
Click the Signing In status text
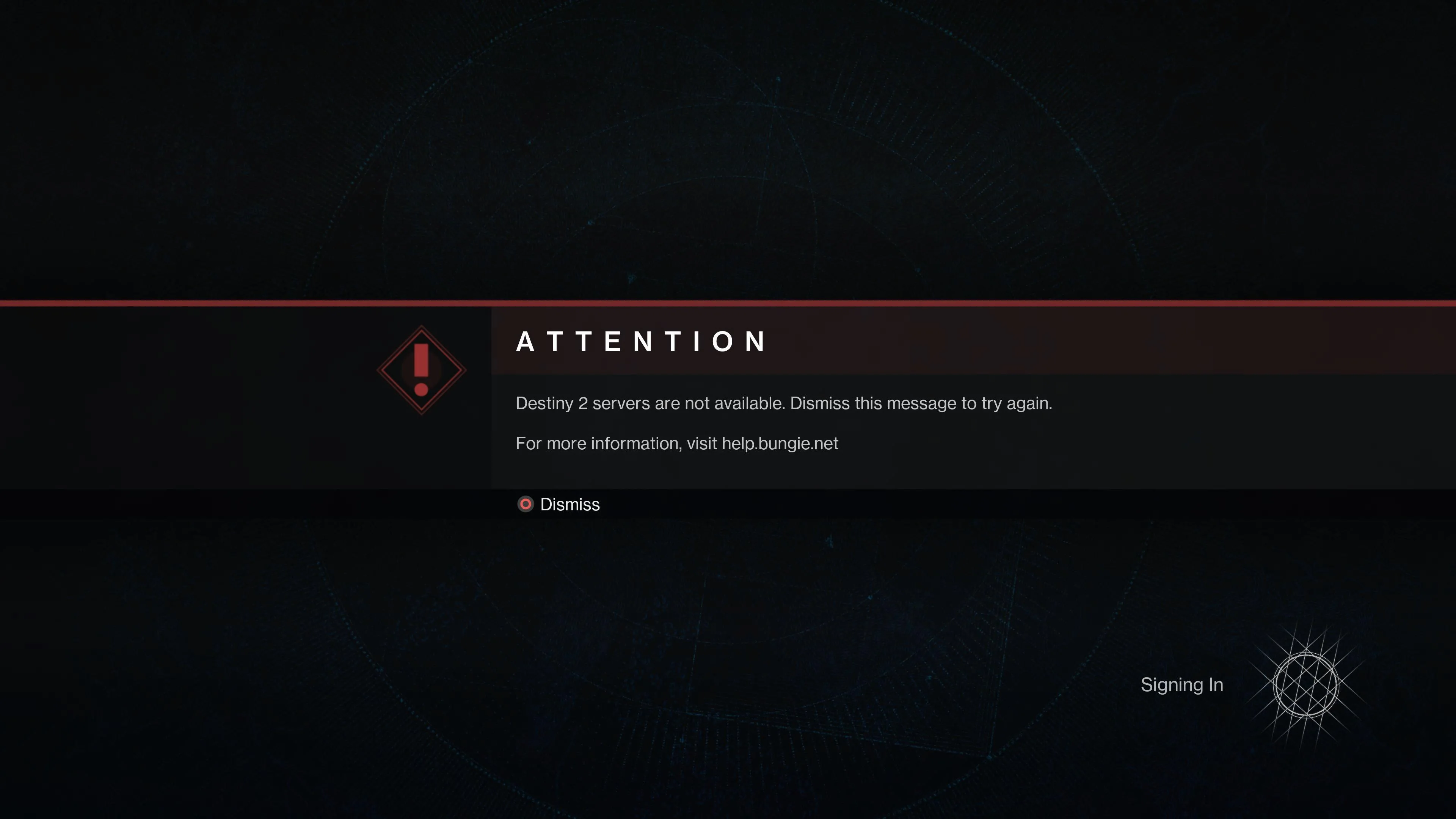(1182, 684)
